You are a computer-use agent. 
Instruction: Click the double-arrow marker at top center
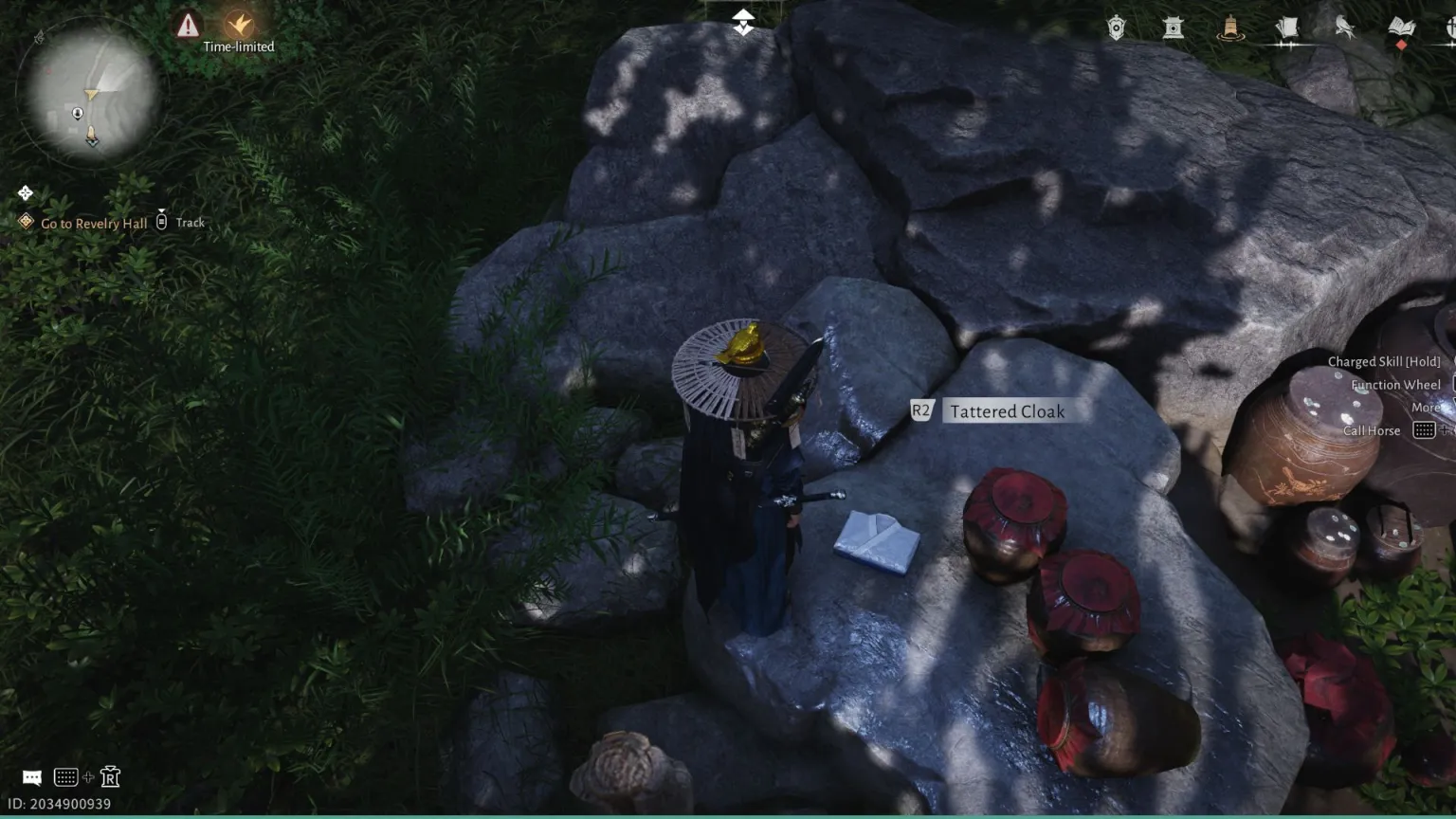(x=743, y=23)
